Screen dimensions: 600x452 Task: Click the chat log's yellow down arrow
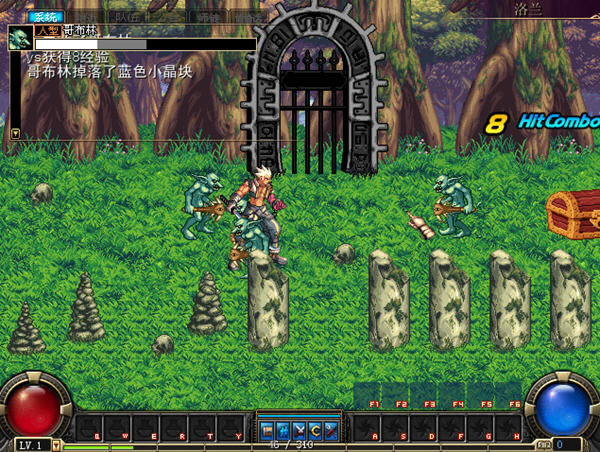[15, 132]
